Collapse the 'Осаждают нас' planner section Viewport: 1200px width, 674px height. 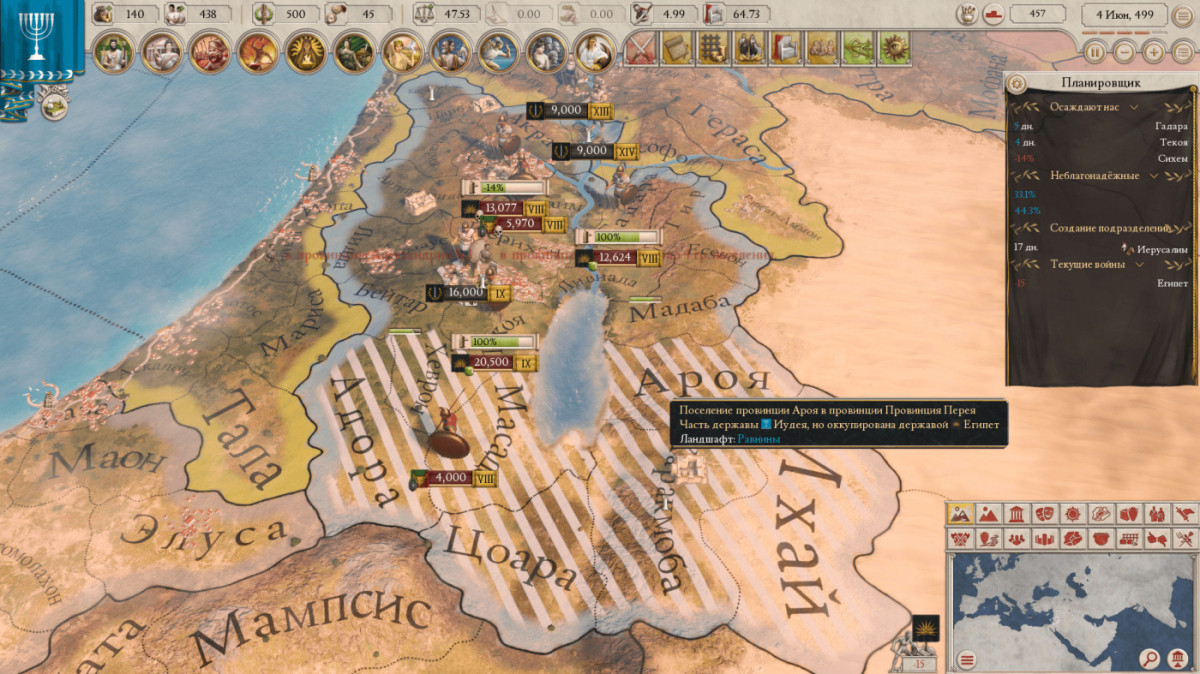(1134, 107)
